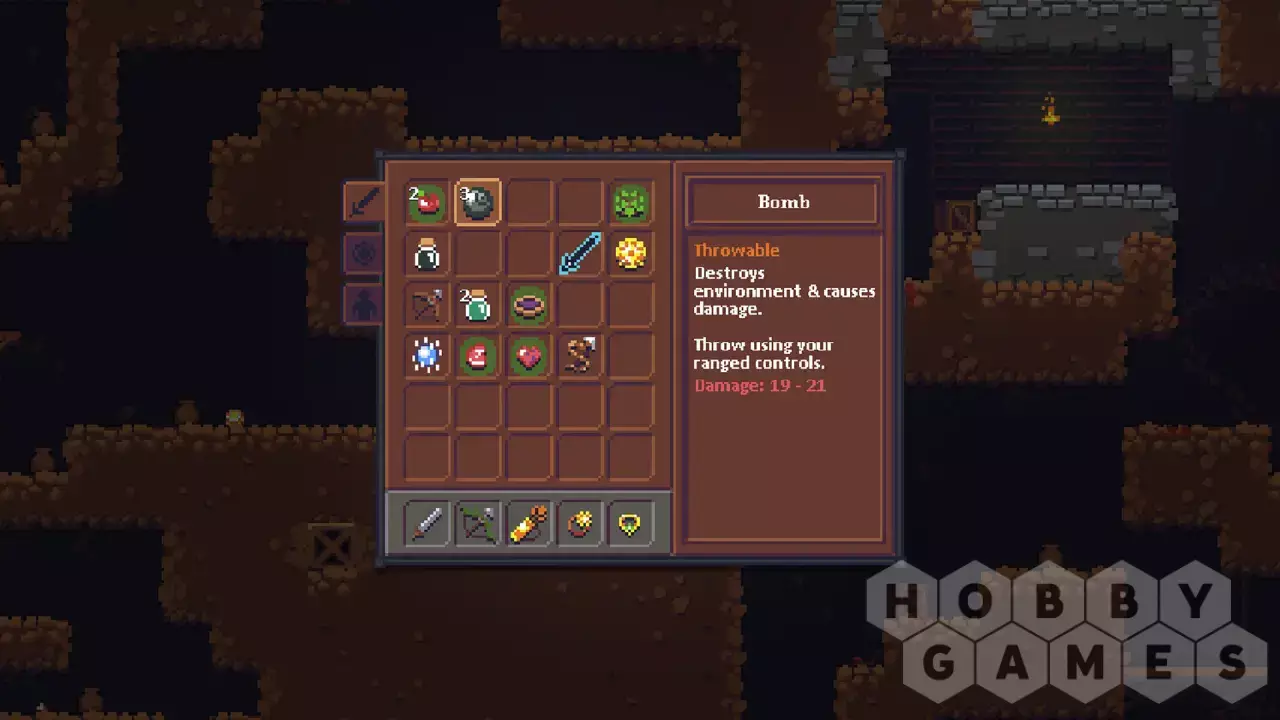Select the blue crystal sword

[x=579, y=254]
